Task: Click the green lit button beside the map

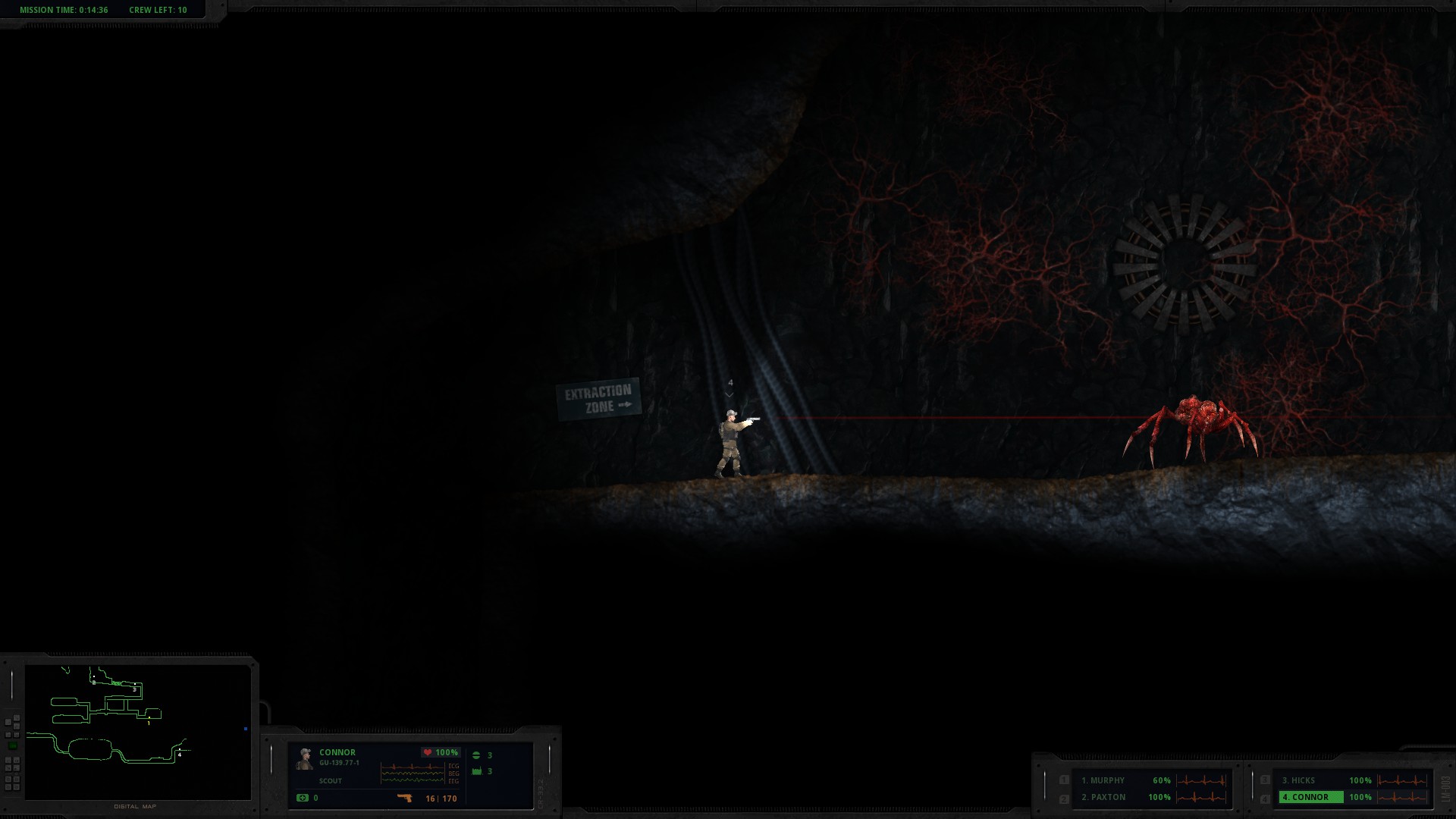Action: click(x=13, y=746)
